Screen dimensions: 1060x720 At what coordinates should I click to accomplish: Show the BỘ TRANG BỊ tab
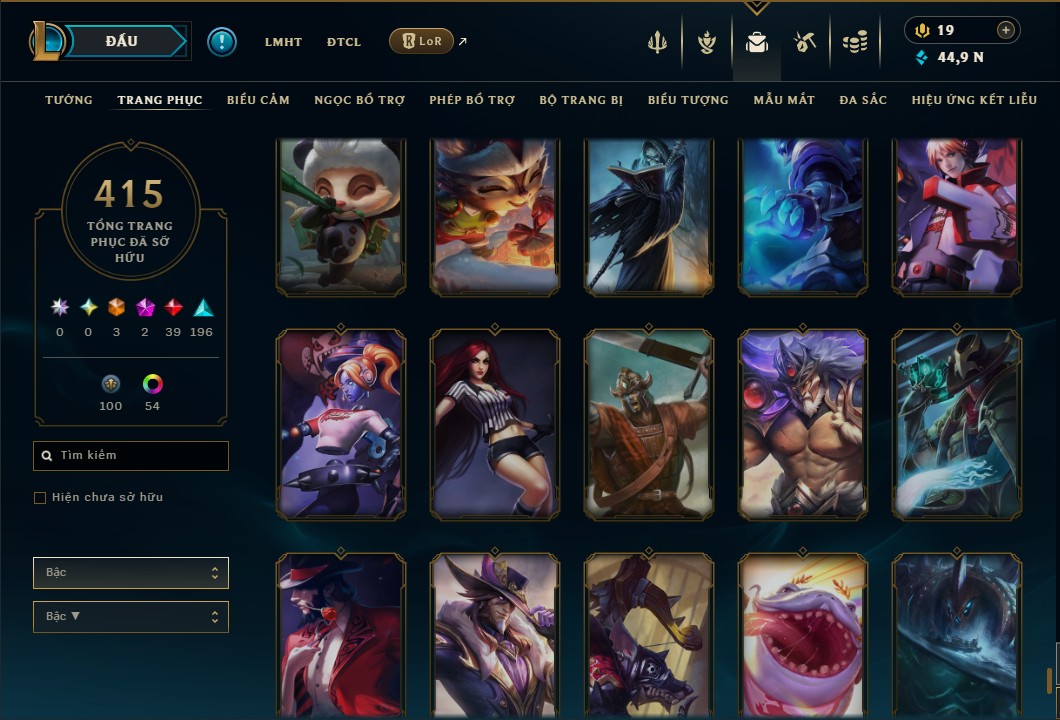pyautogui.click(x=581, y=100)
